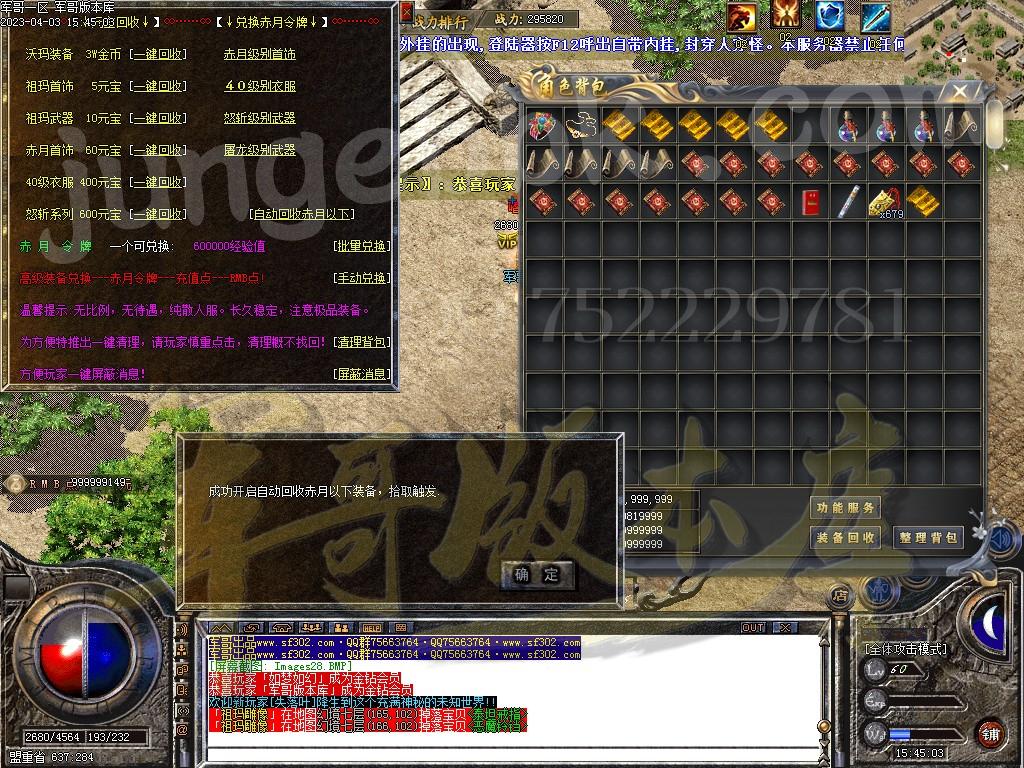
Task: Click 屏蔽消息 to block messages
Action: pyautogui.click(x=361, y=374)
